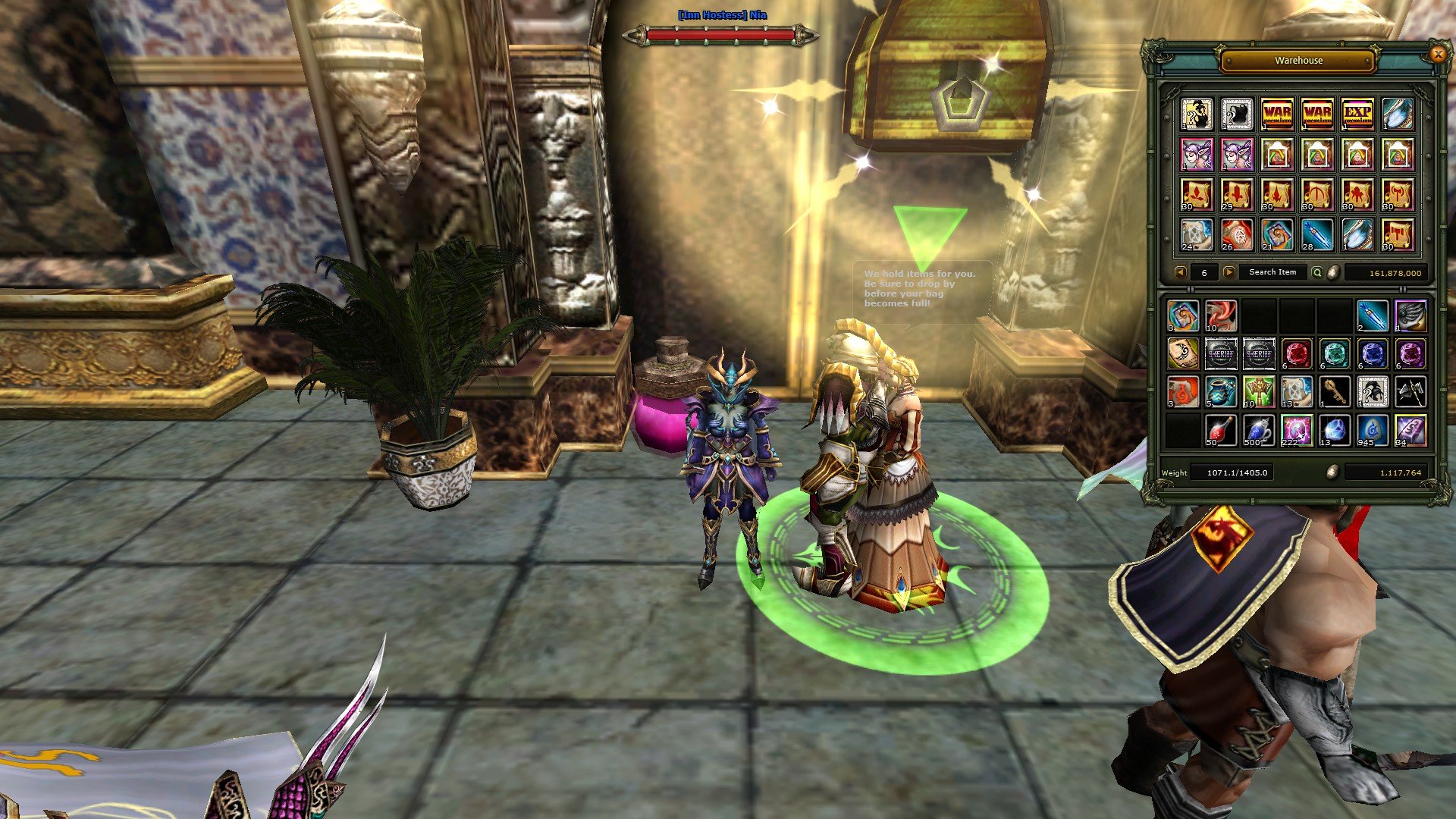1456x819 pixels.
Task: Select the red pentagram scroll stack of 26
Action: click(1237, 234)
